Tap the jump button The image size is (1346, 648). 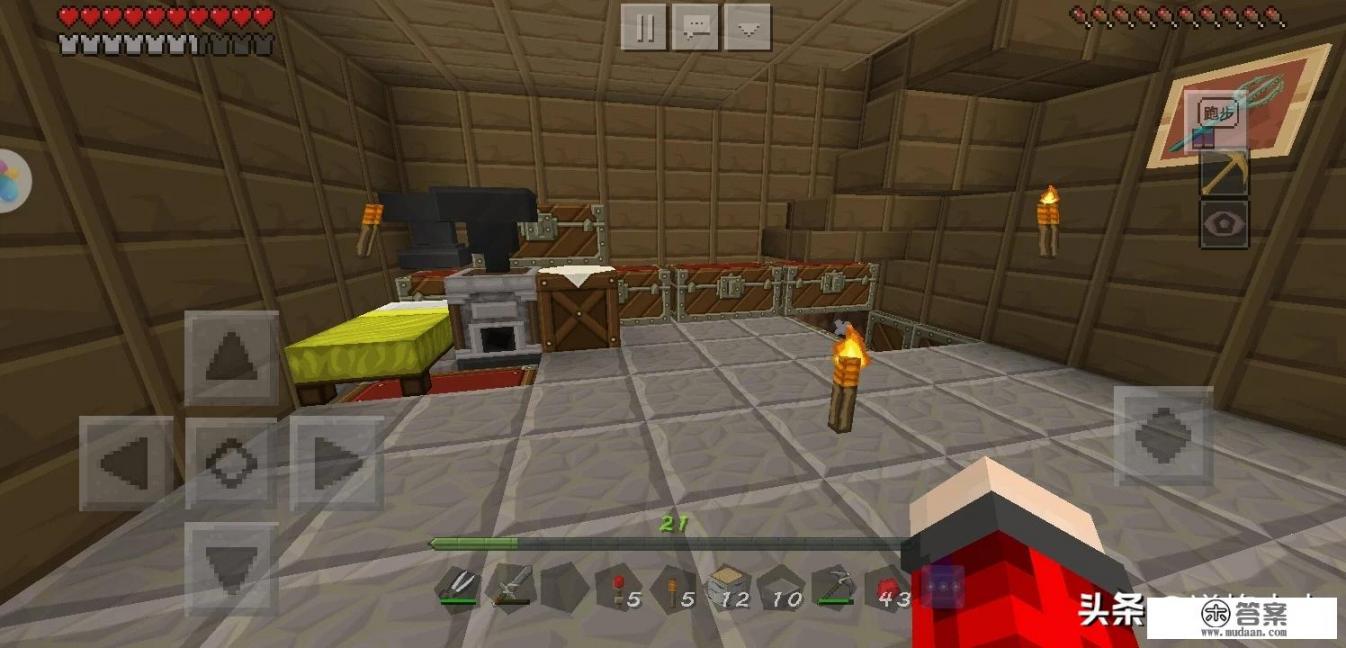tap(1162, 436)
